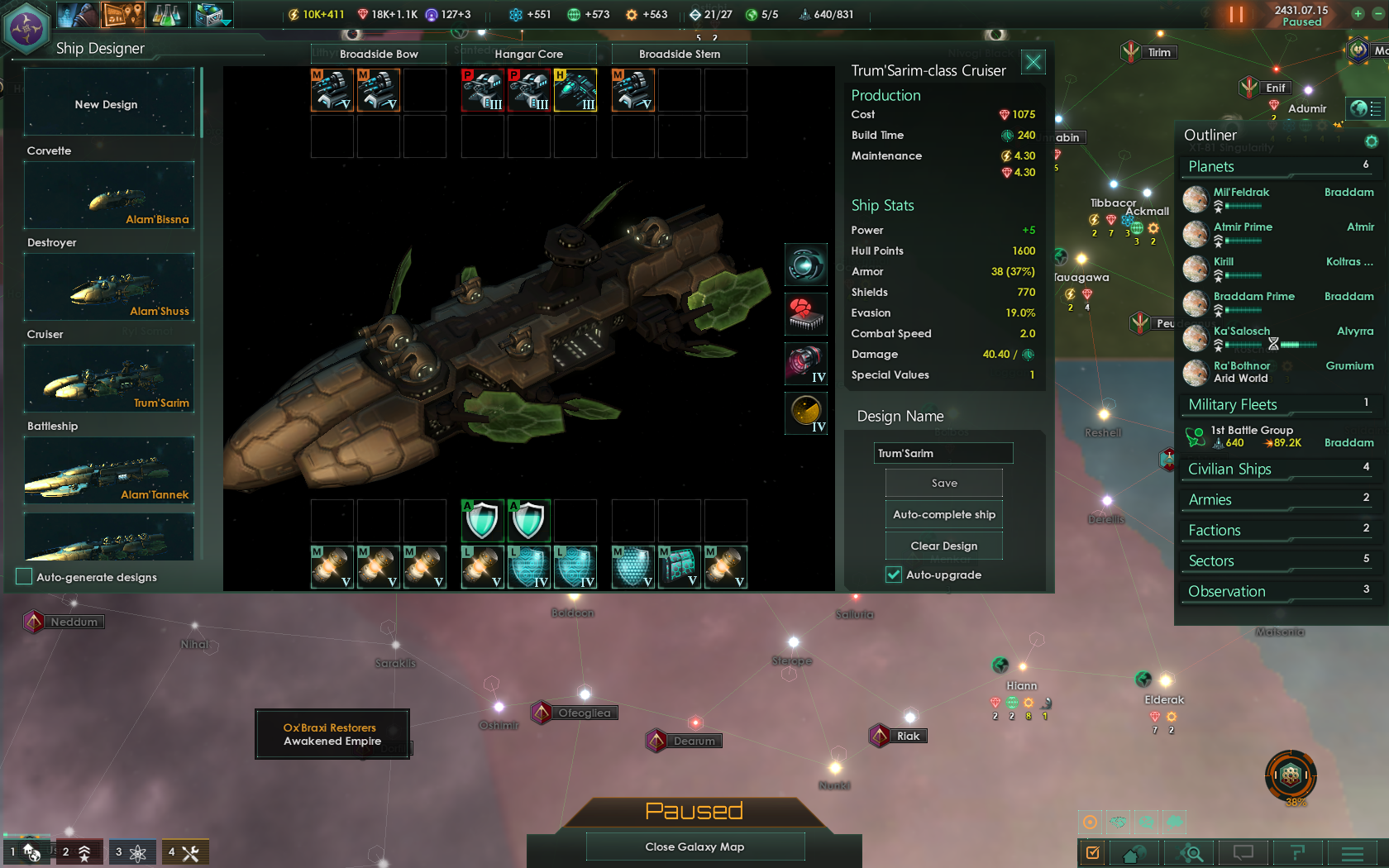Pick the Alam'Tannek battleship design
The image size is (1389, 868).
pyautogui.click(x=109, y=471)
